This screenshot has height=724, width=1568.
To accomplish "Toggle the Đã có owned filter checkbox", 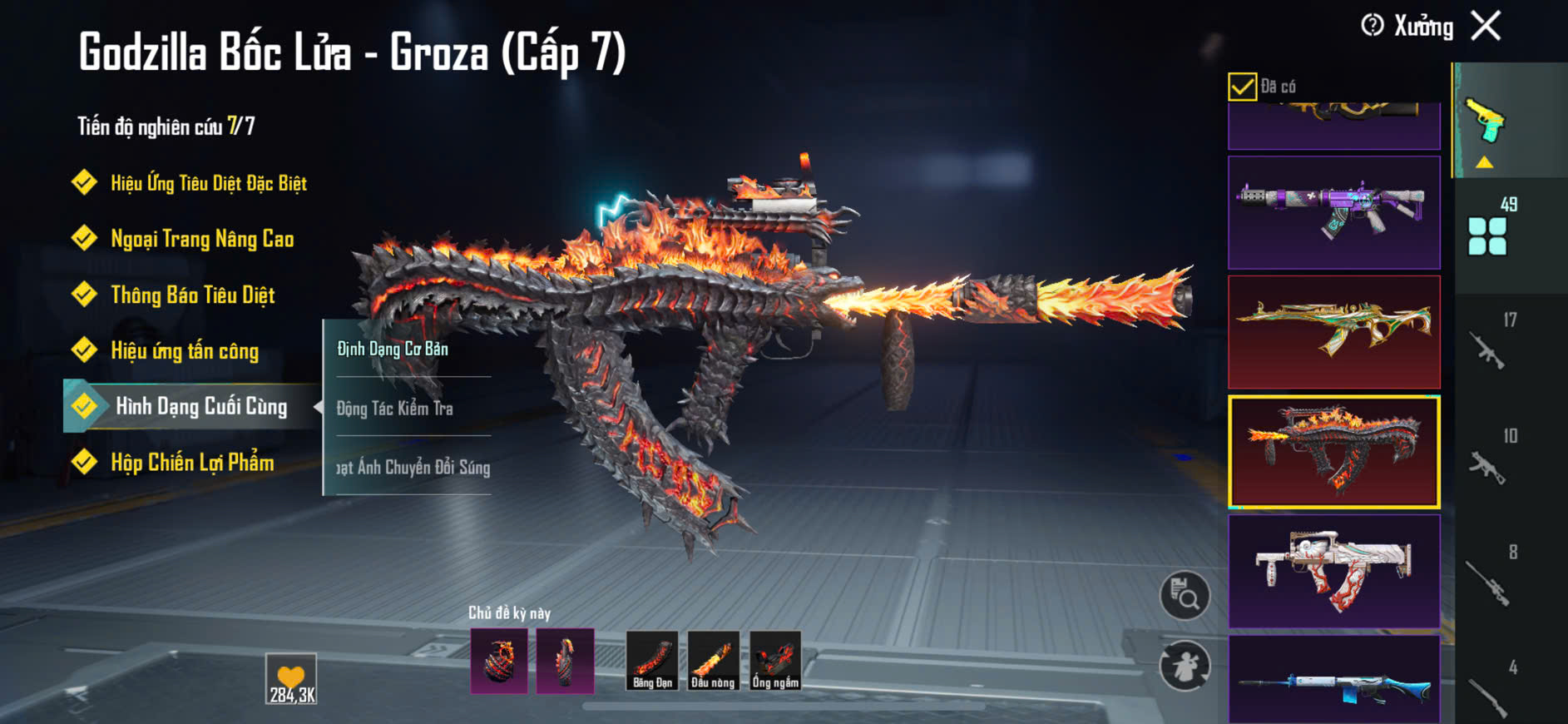I will (x=1242, y=87).
